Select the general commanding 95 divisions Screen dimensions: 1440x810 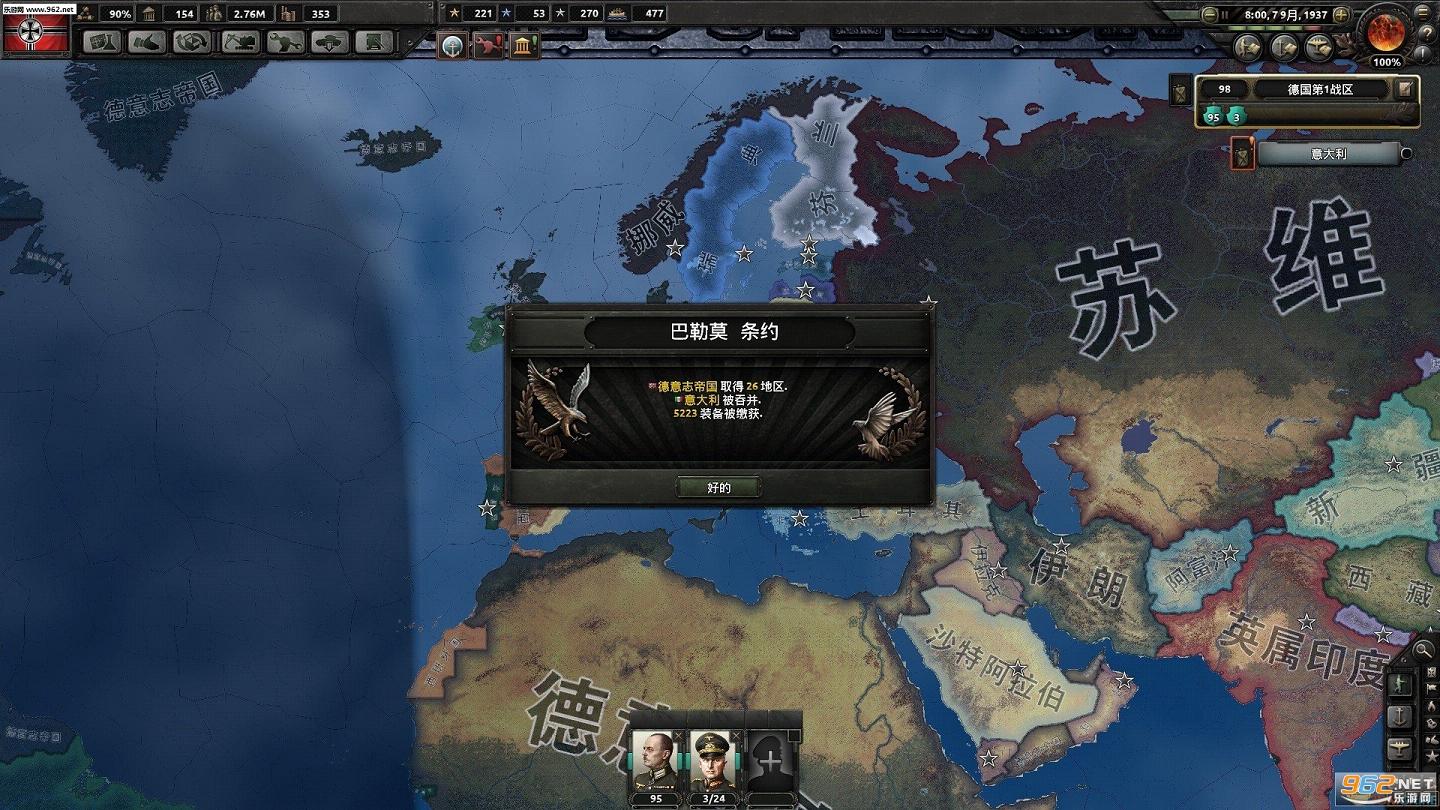pyautogui.click(x=655, y=762)
